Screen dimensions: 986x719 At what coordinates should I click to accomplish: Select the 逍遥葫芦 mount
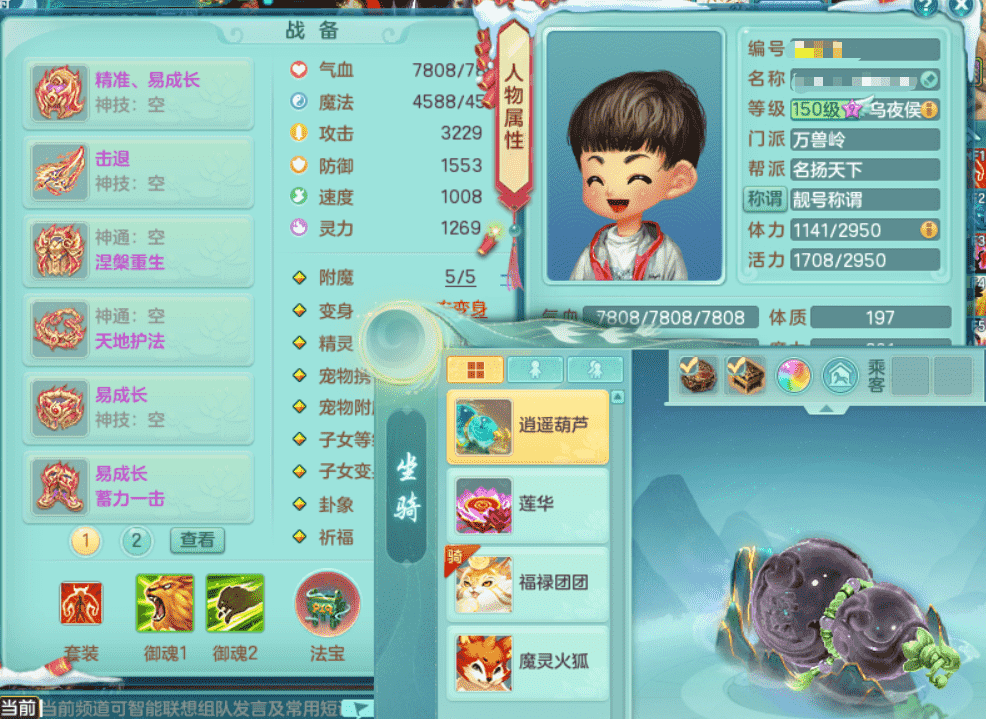(528, 427)
